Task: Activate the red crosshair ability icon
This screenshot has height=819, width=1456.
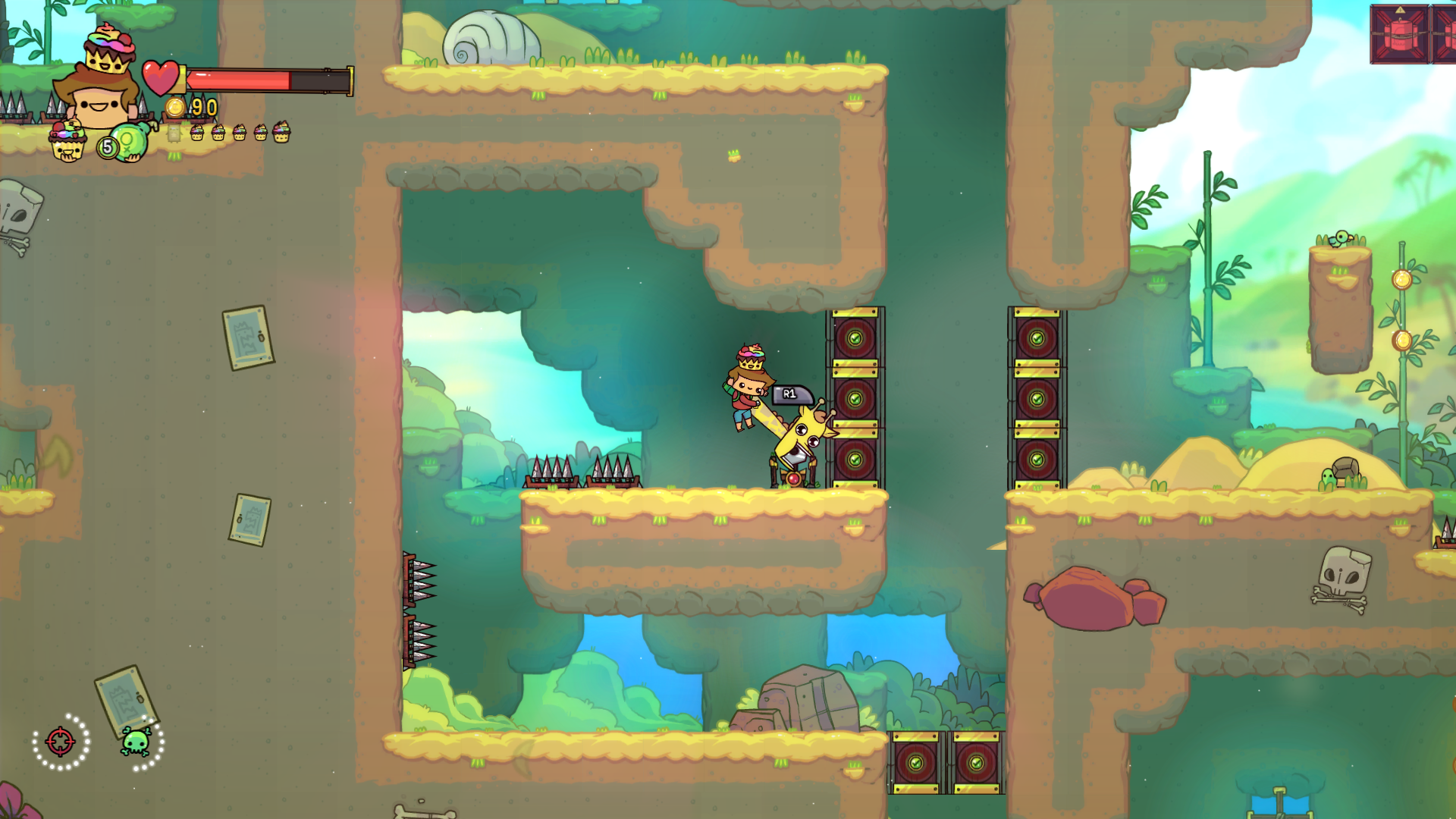Action: click(61, 742)
